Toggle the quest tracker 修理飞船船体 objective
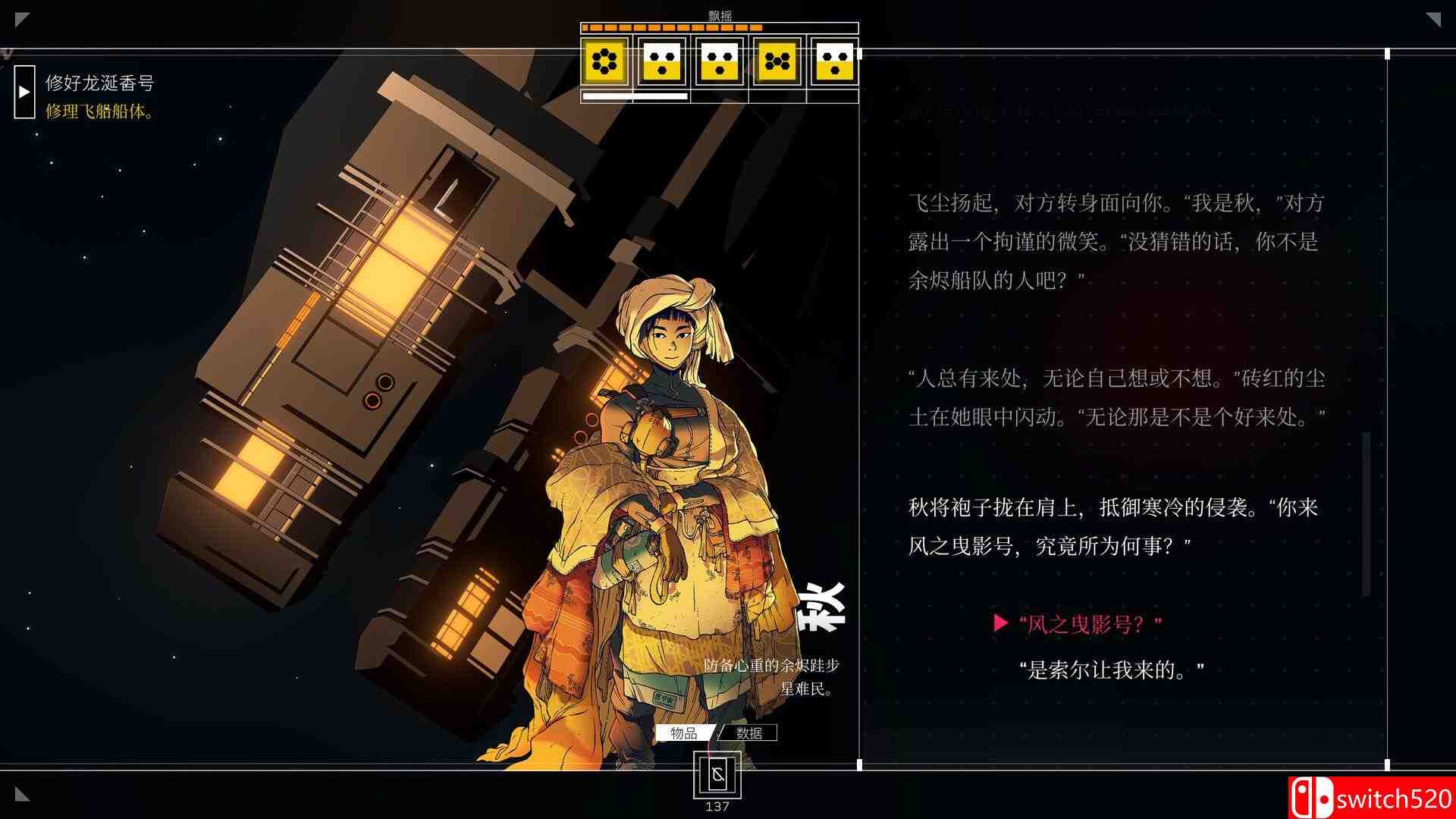 coord(98,110)
